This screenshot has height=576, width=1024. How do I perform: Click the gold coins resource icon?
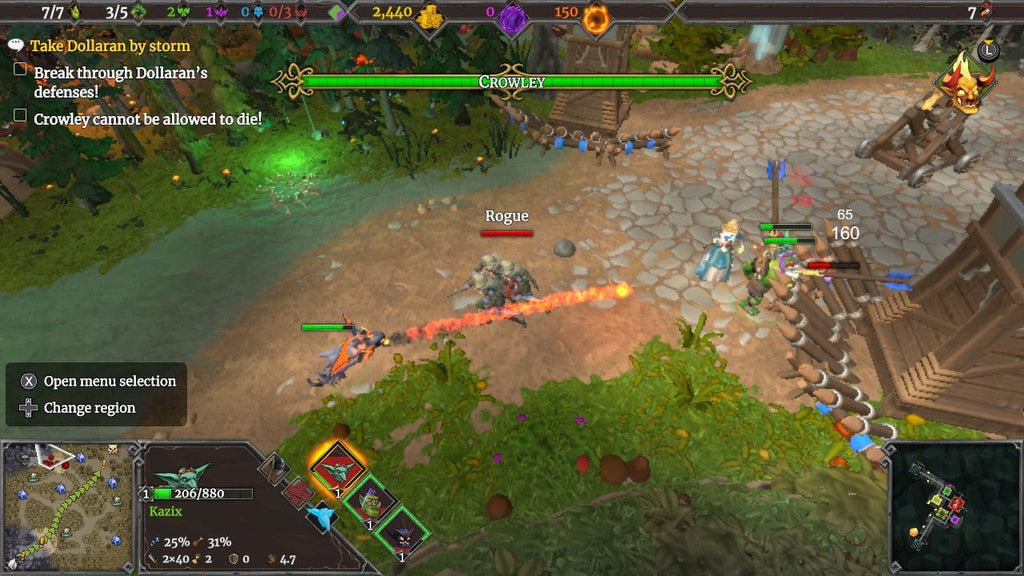pyautogui.click(x=428, y=16)
